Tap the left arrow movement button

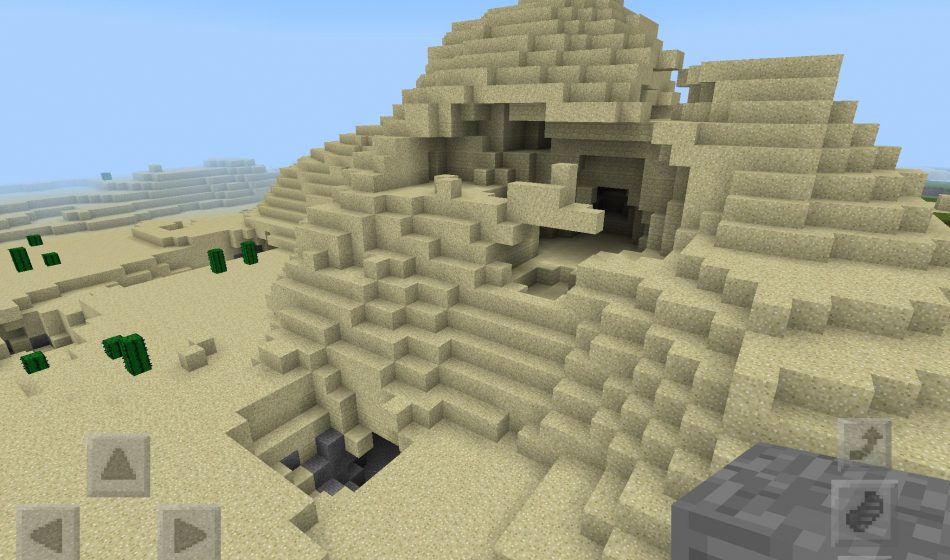(x=48, y=534)
